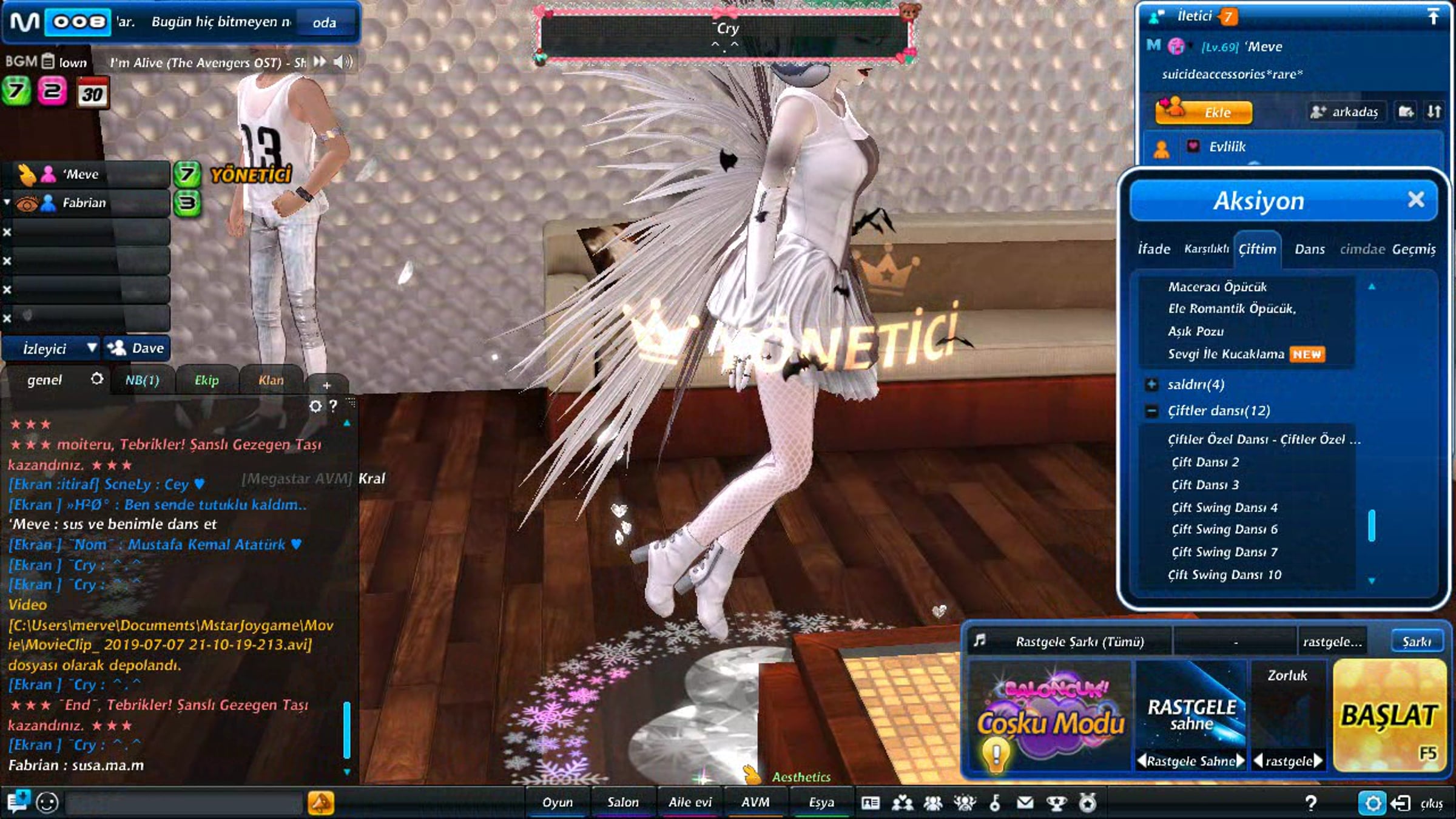1456x819 pixels.
Task: Switch to the Dans tab
Action: pos(1309,249)
